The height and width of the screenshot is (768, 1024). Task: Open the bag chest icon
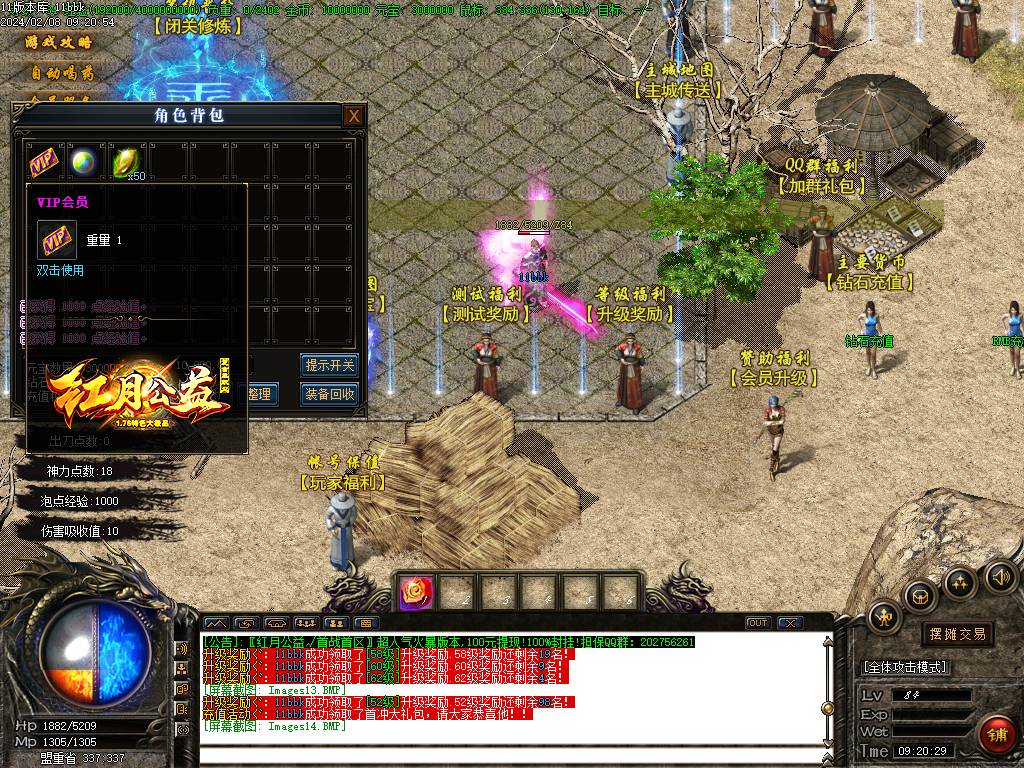point(920,597)
